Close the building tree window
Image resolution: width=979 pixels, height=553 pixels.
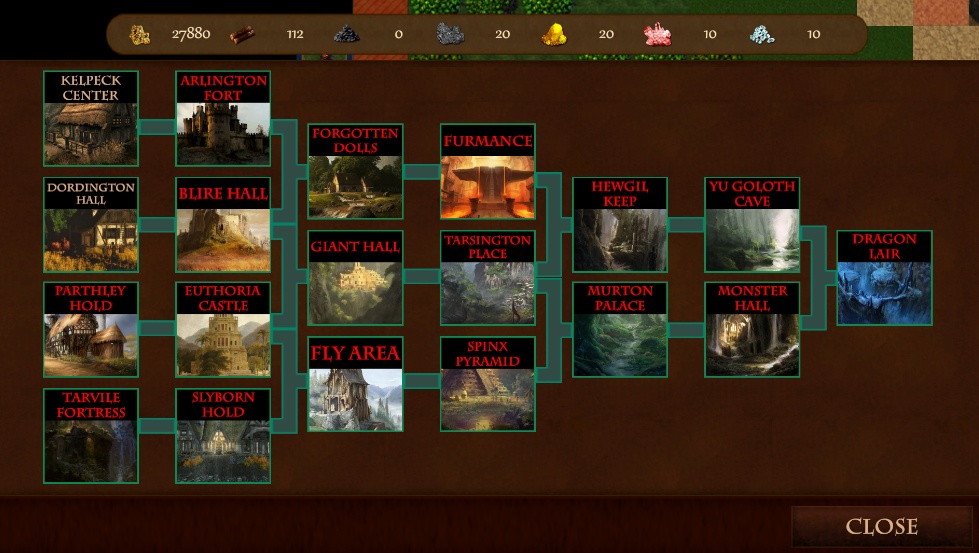click(881, 526)
